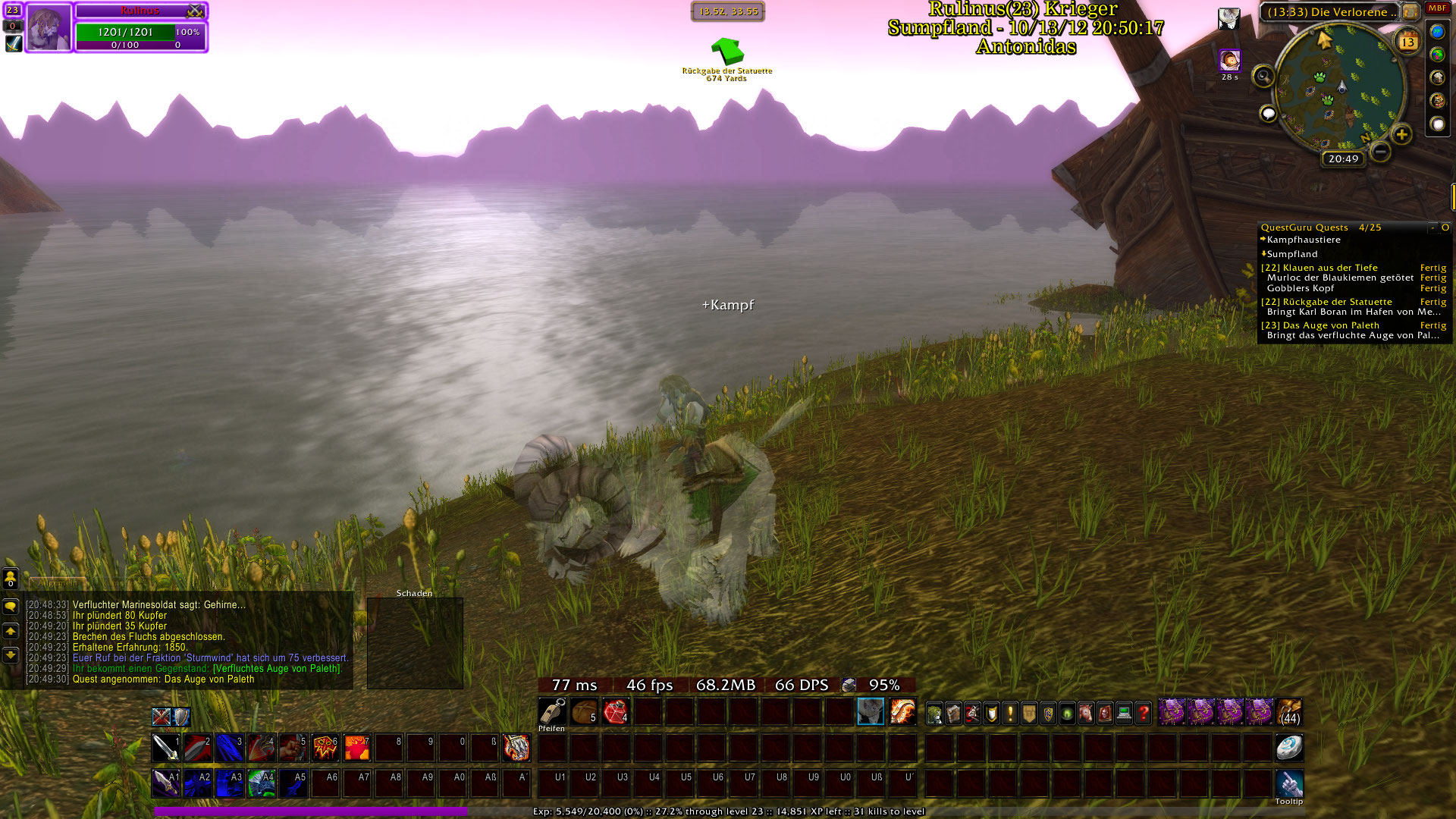The width and height of the screenshot is (1456, 819).
Task: Zoom in on the minimap
Action: click(1401, 135)
